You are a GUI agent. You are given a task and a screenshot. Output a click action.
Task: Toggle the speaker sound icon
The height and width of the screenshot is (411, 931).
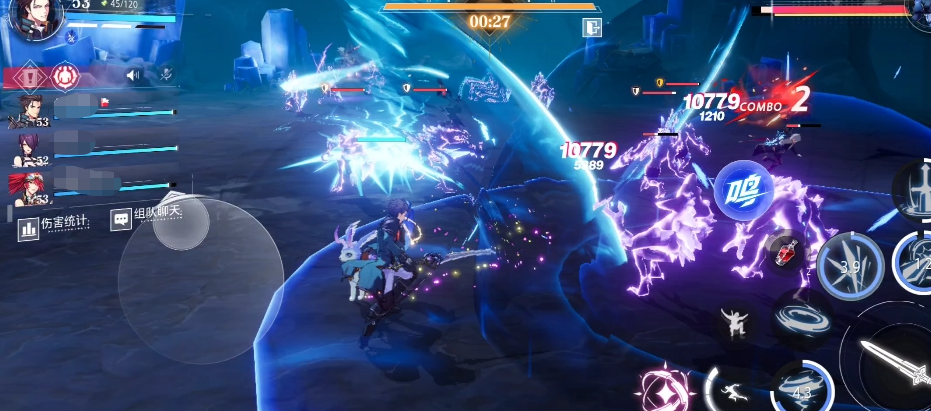133,74
